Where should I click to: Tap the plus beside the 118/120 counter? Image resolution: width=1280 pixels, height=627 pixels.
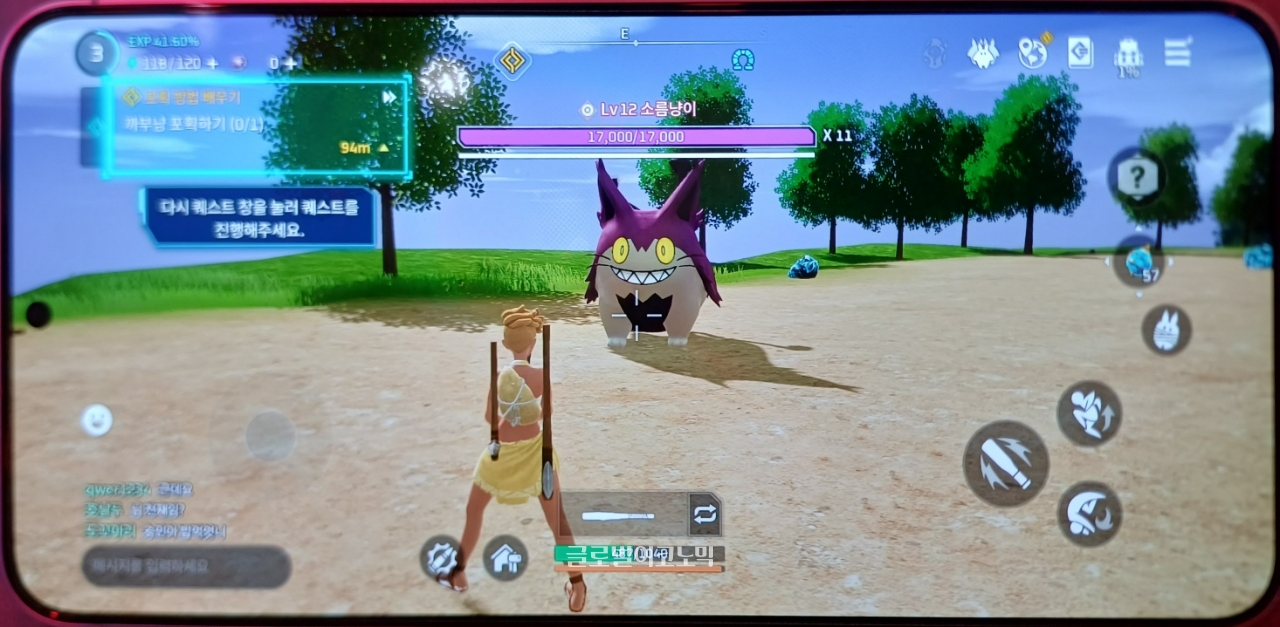(x=211, y=63)
